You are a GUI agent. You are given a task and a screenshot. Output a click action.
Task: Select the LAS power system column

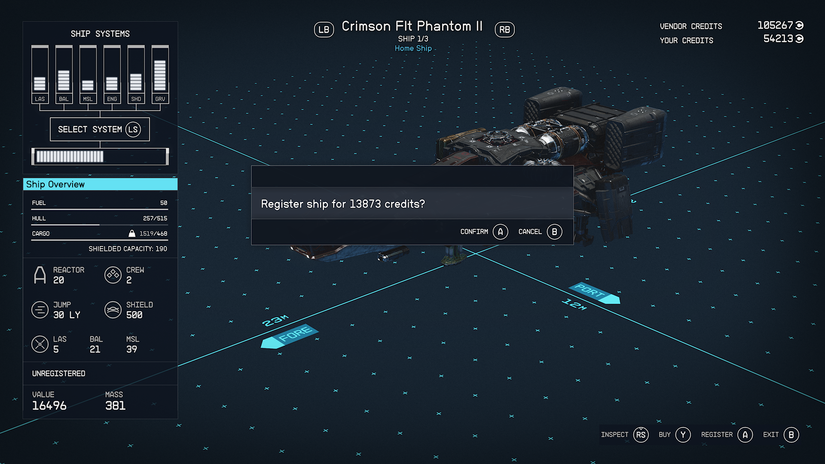tap(41, 75)
